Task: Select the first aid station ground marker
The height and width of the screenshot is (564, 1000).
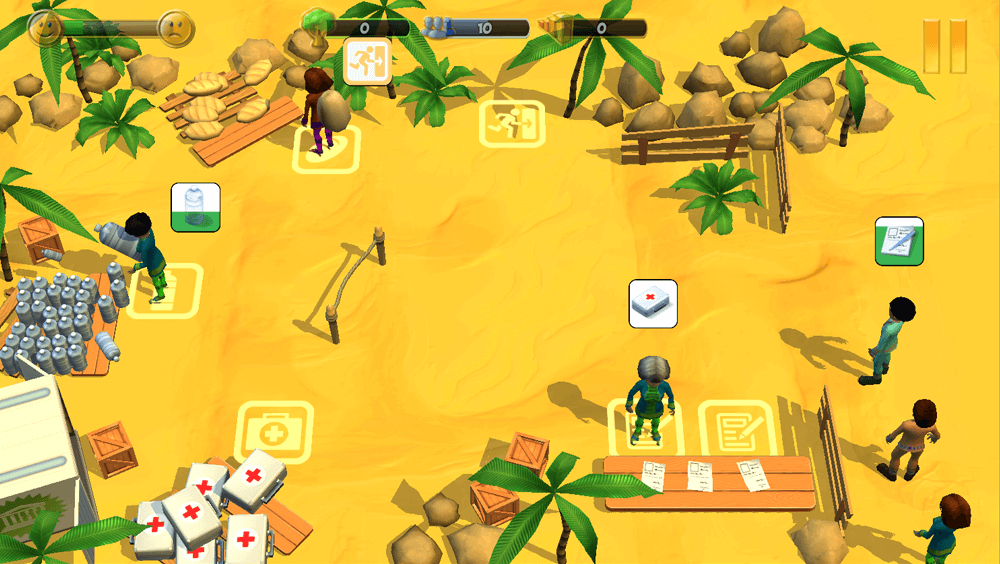Action: click(x=274, y=432)
